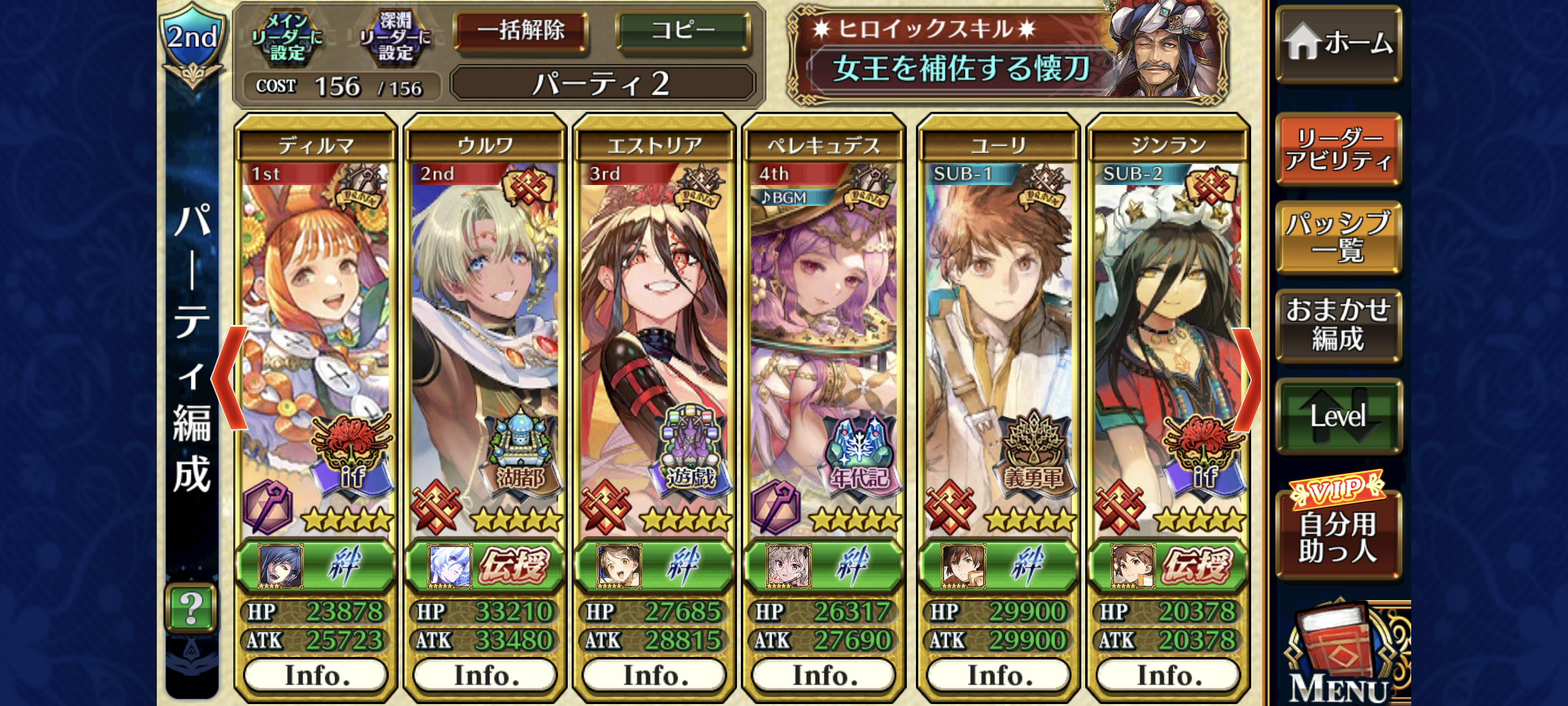1568x706 pixels.
Task: Choose おまかせ編成 auto formation
Action: [1338, 325]
